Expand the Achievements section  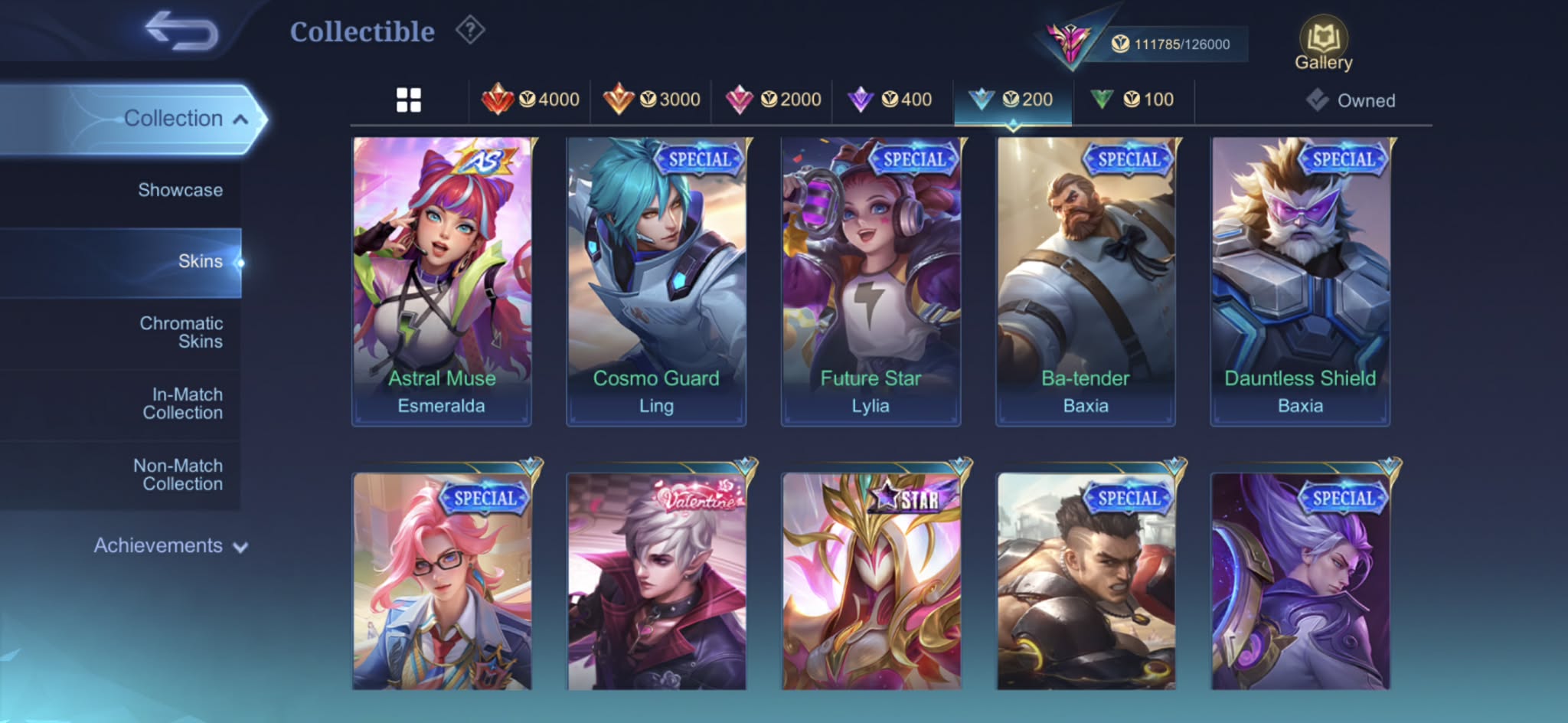(x=170, y=545)
